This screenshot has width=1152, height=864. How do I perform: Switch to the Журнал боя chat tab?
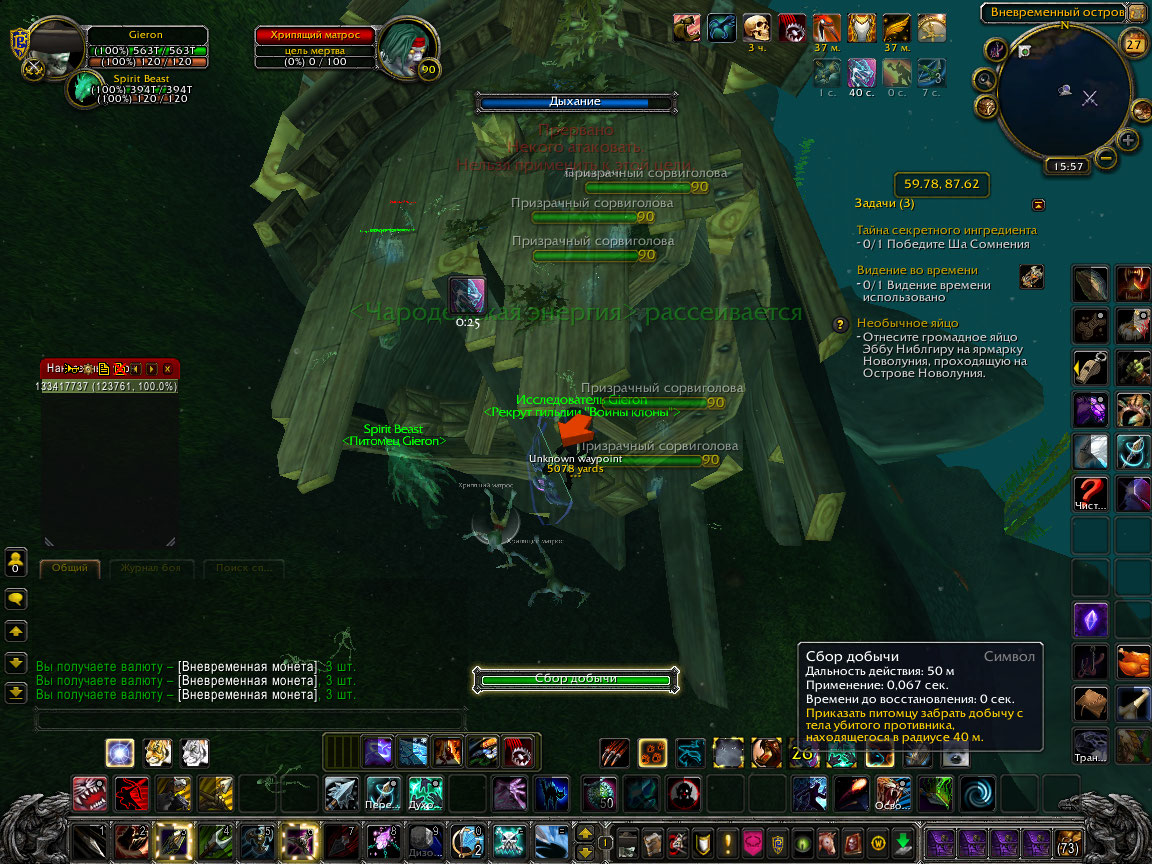tap(150, 568)
